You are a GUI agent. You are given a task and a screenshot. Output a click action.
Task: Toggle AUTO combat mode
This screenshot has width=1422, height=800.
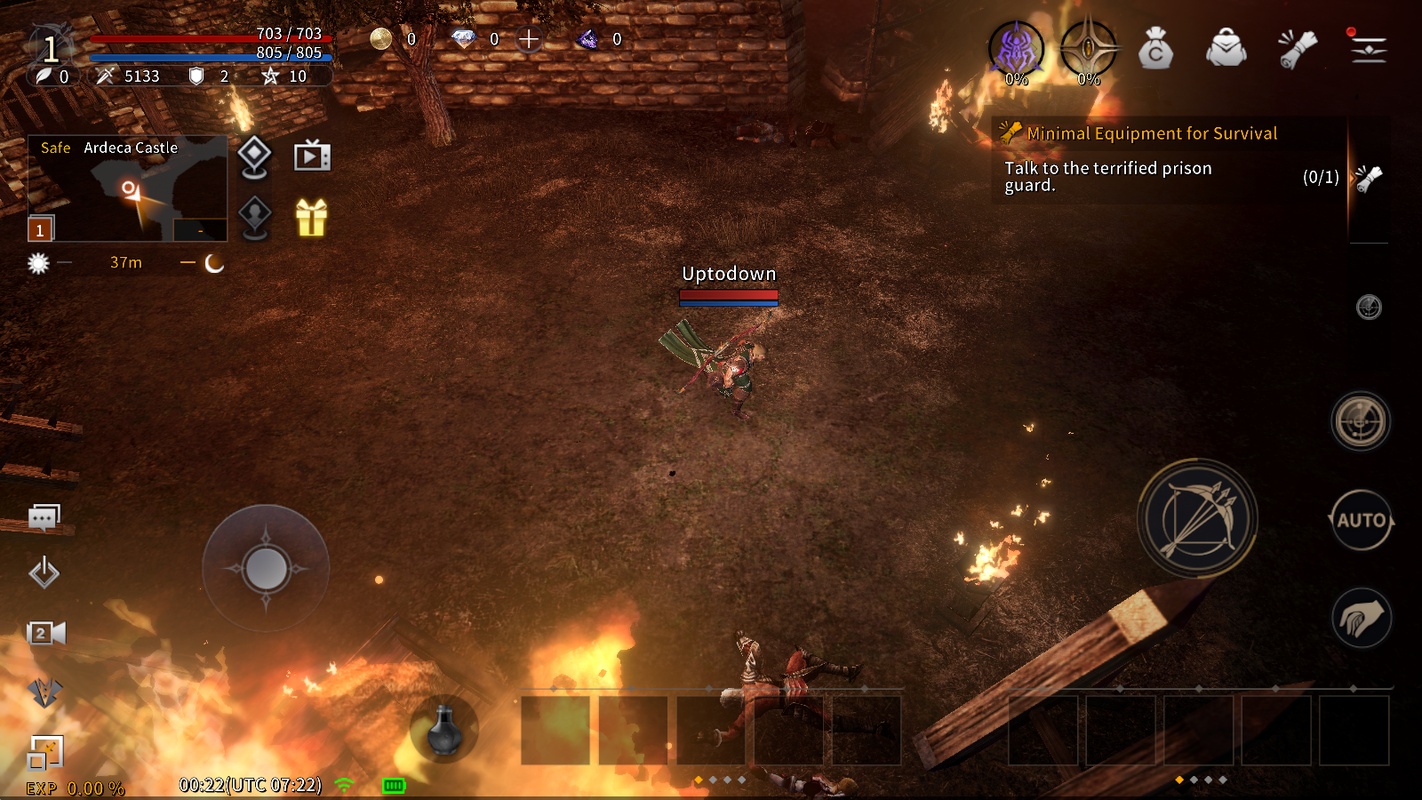click(1361, 520)
